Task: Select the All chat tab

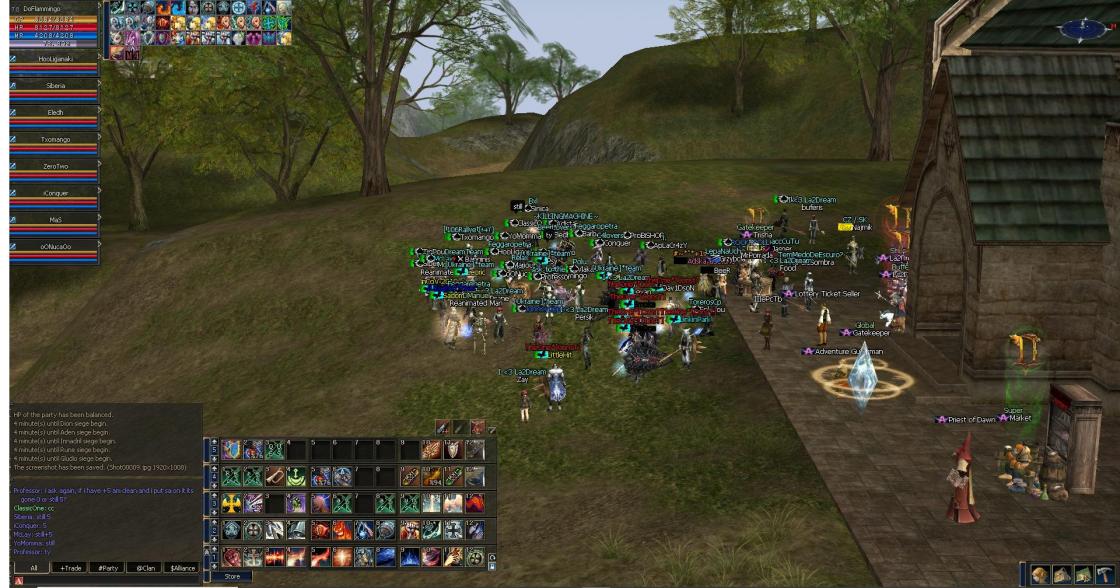Action: pos(33,568)
